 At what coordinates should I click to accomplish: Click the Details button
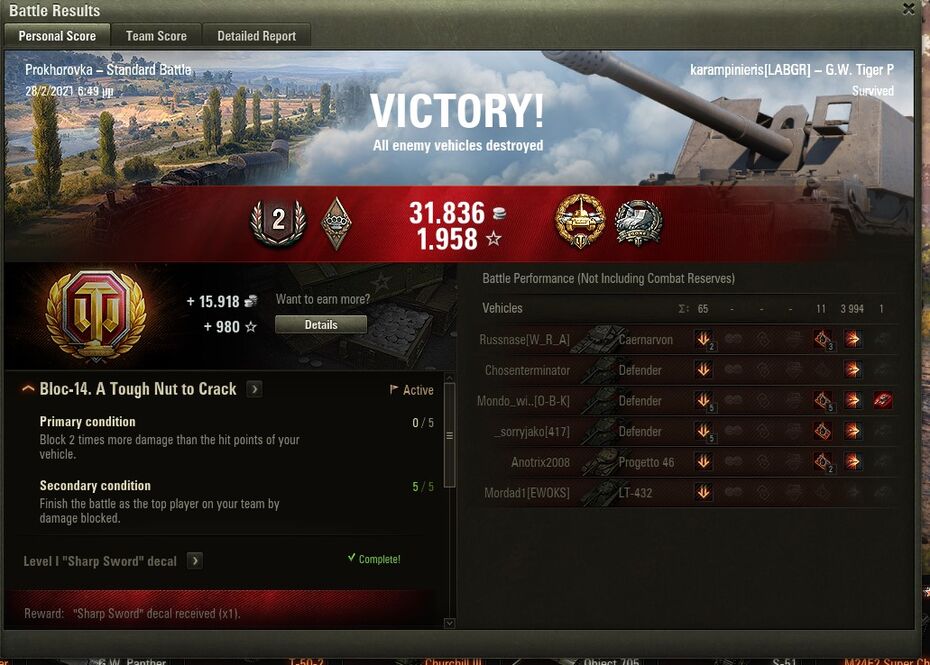coord(321,325)
